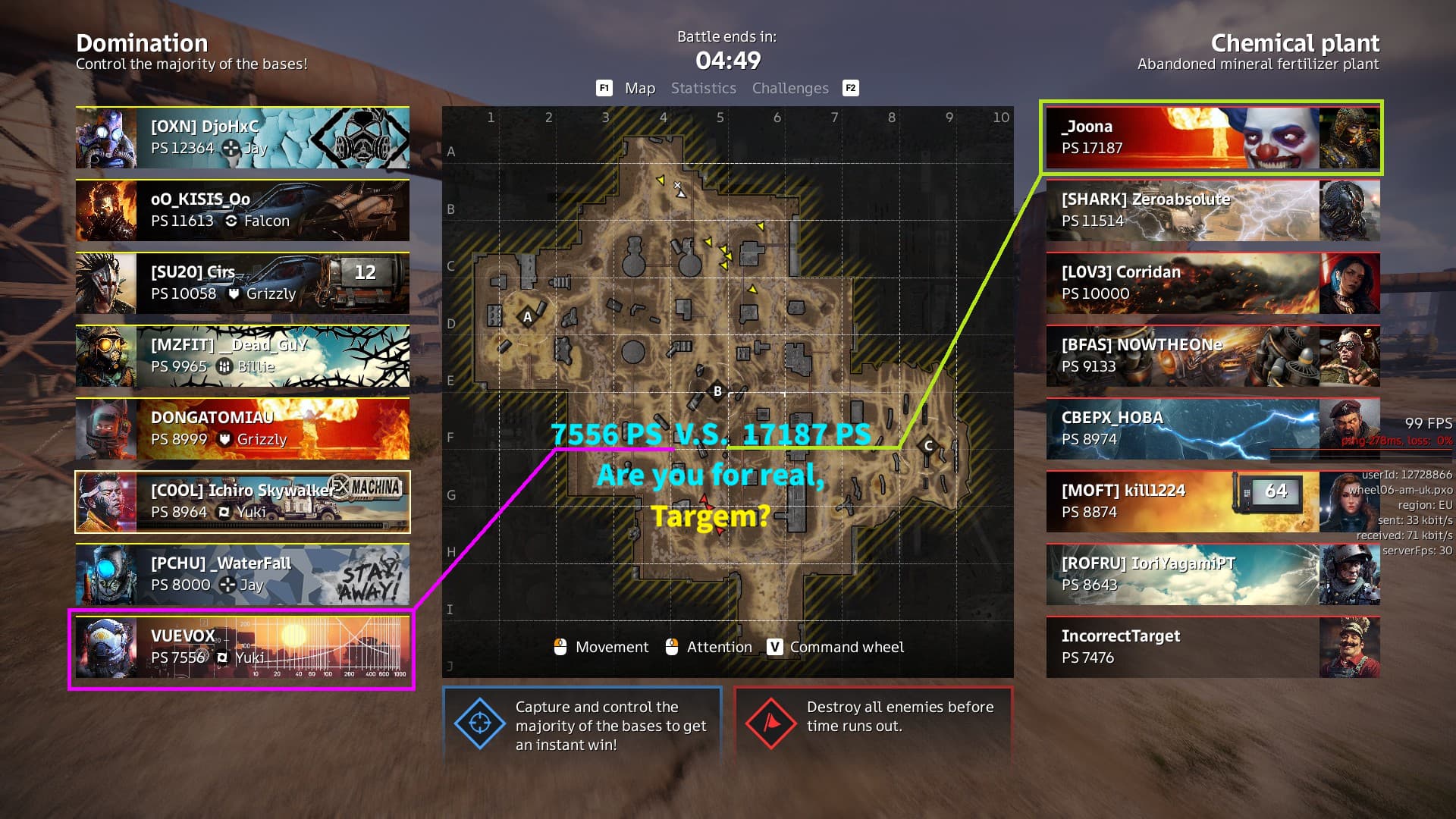
Task: Click DONGATOMIAU's player banner
Action: pyautogui.click(x=243, y=428)
